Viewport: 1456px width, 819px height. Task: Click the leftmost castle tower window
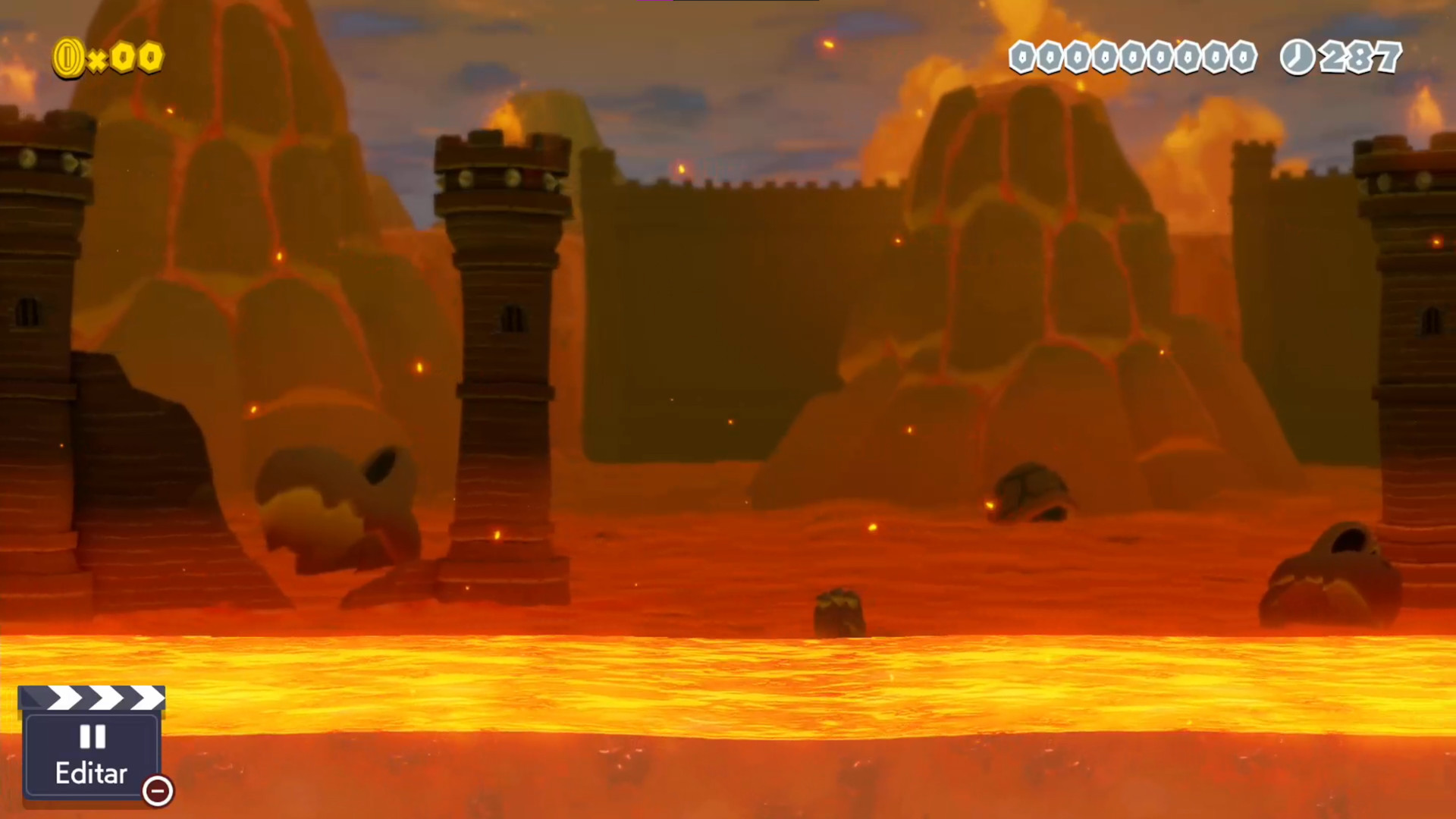(x=29, y=311)
